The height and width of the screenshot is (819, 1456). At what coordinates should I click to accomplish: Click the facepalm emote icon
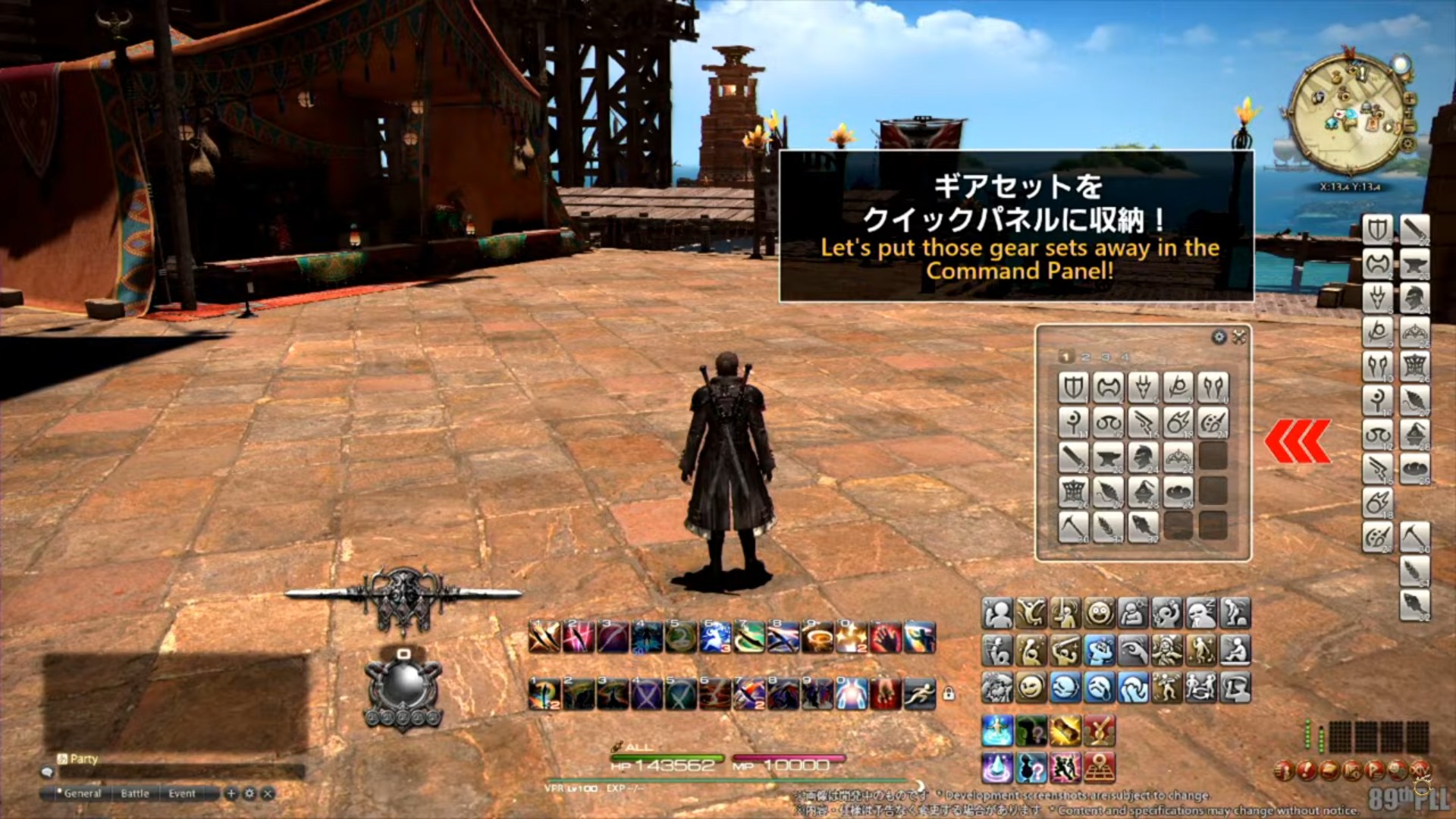(x=1133, y=689)
